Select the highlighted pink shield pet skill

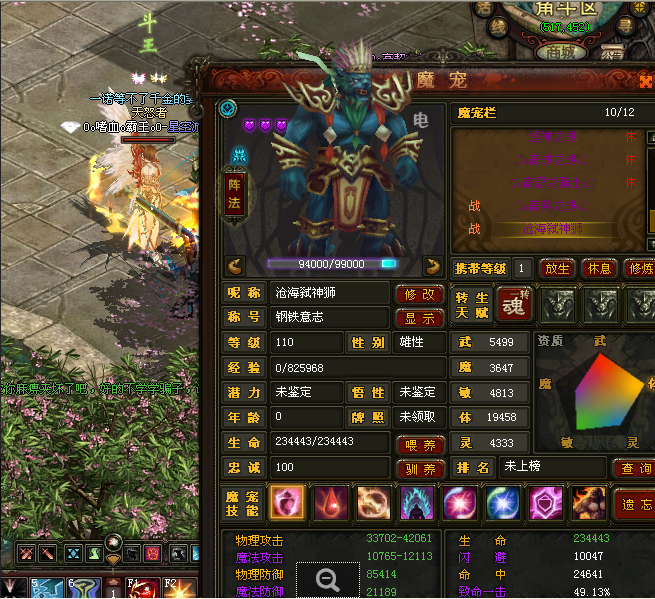tap(288, 503)
